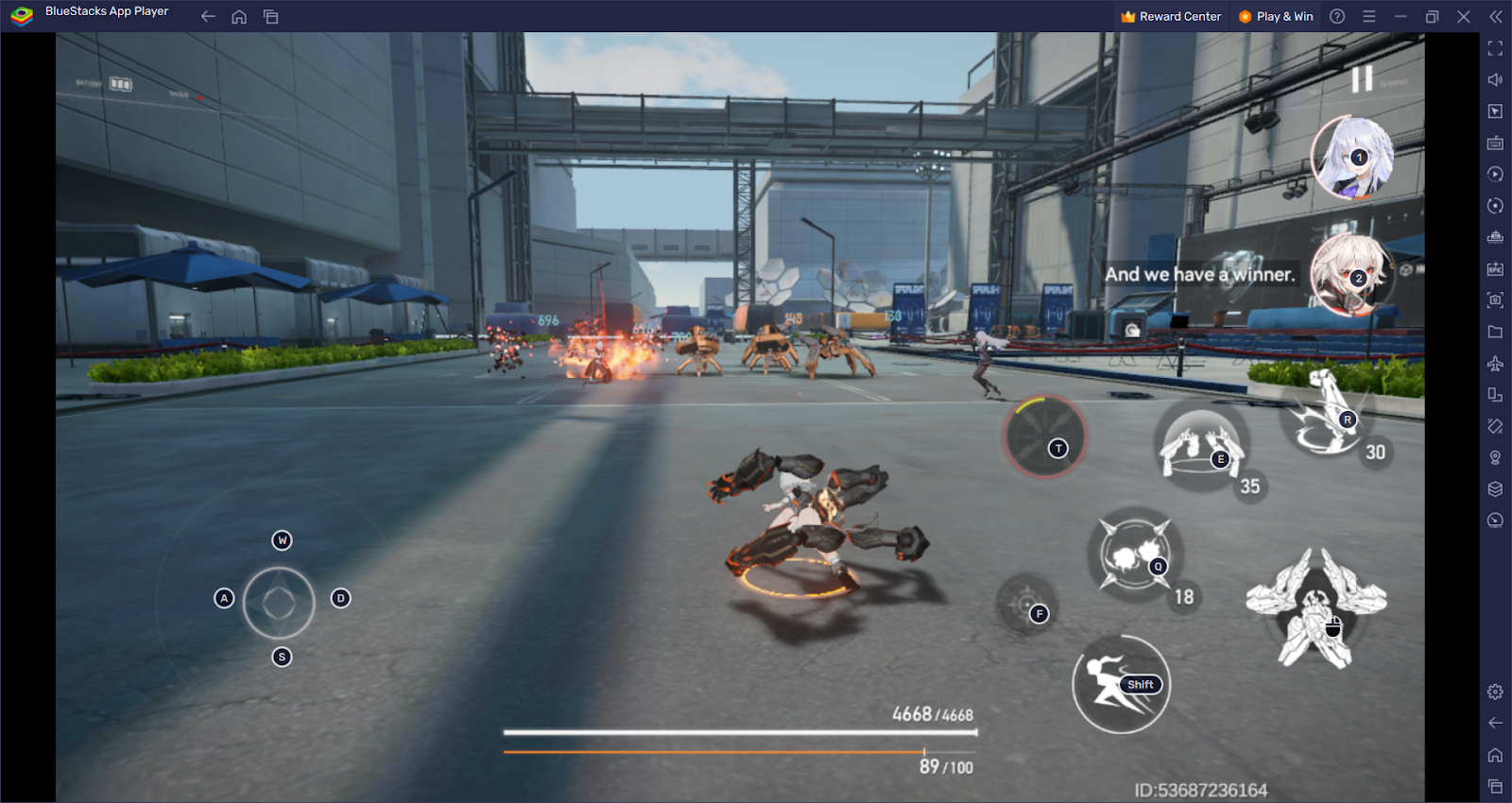This screenshot has height=803, width=1512.
Task: Open the hamburger menu in the title bar
Action: [1368, 16]
